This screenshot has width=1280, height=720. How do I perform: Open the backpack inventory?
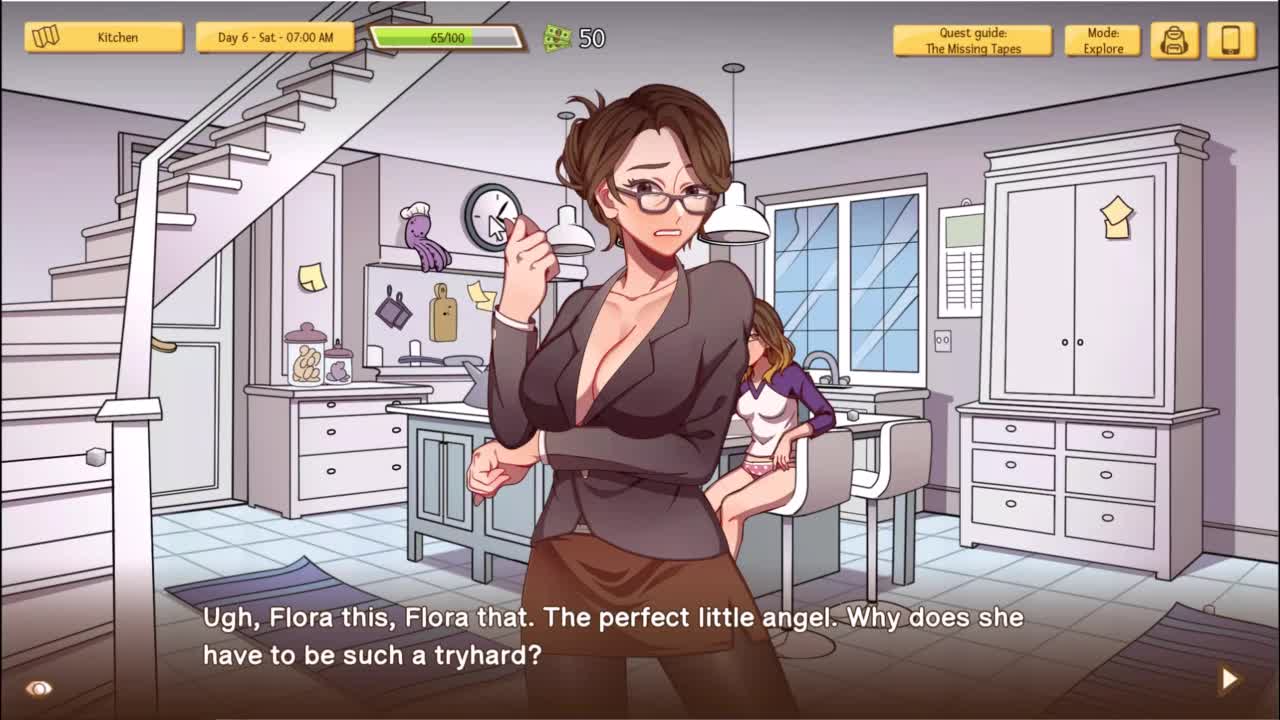click(1174, 41)
